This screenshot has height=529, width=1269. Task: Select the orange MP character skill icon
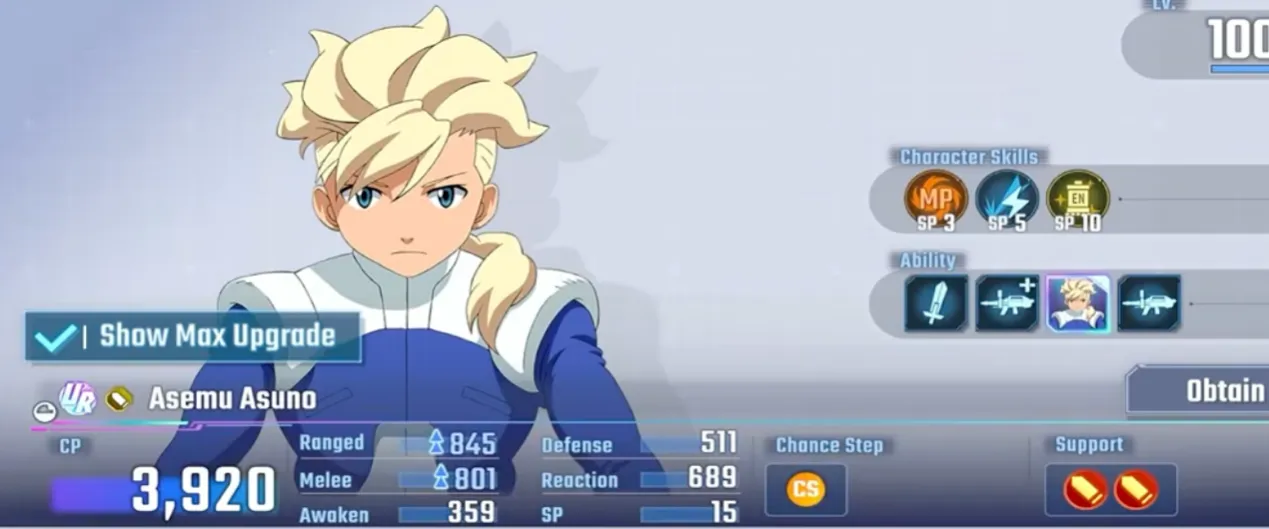936,198
